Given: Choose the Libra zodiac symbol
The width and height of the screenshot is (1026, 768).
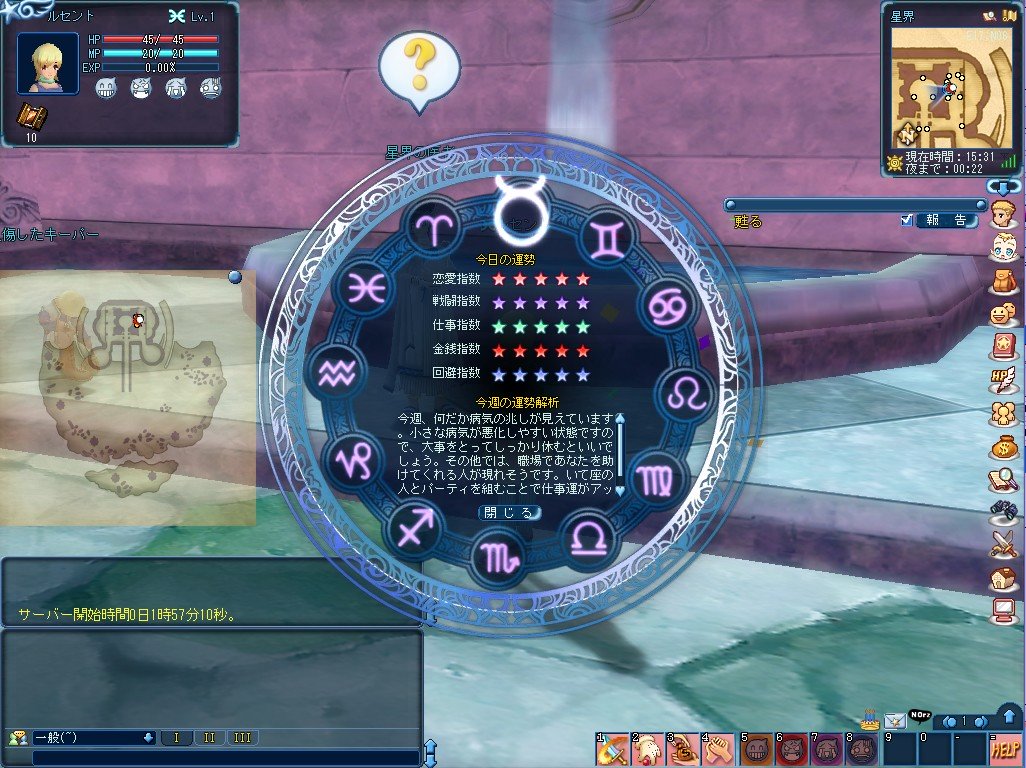Looking at the screenshot, I should (588, 538).
